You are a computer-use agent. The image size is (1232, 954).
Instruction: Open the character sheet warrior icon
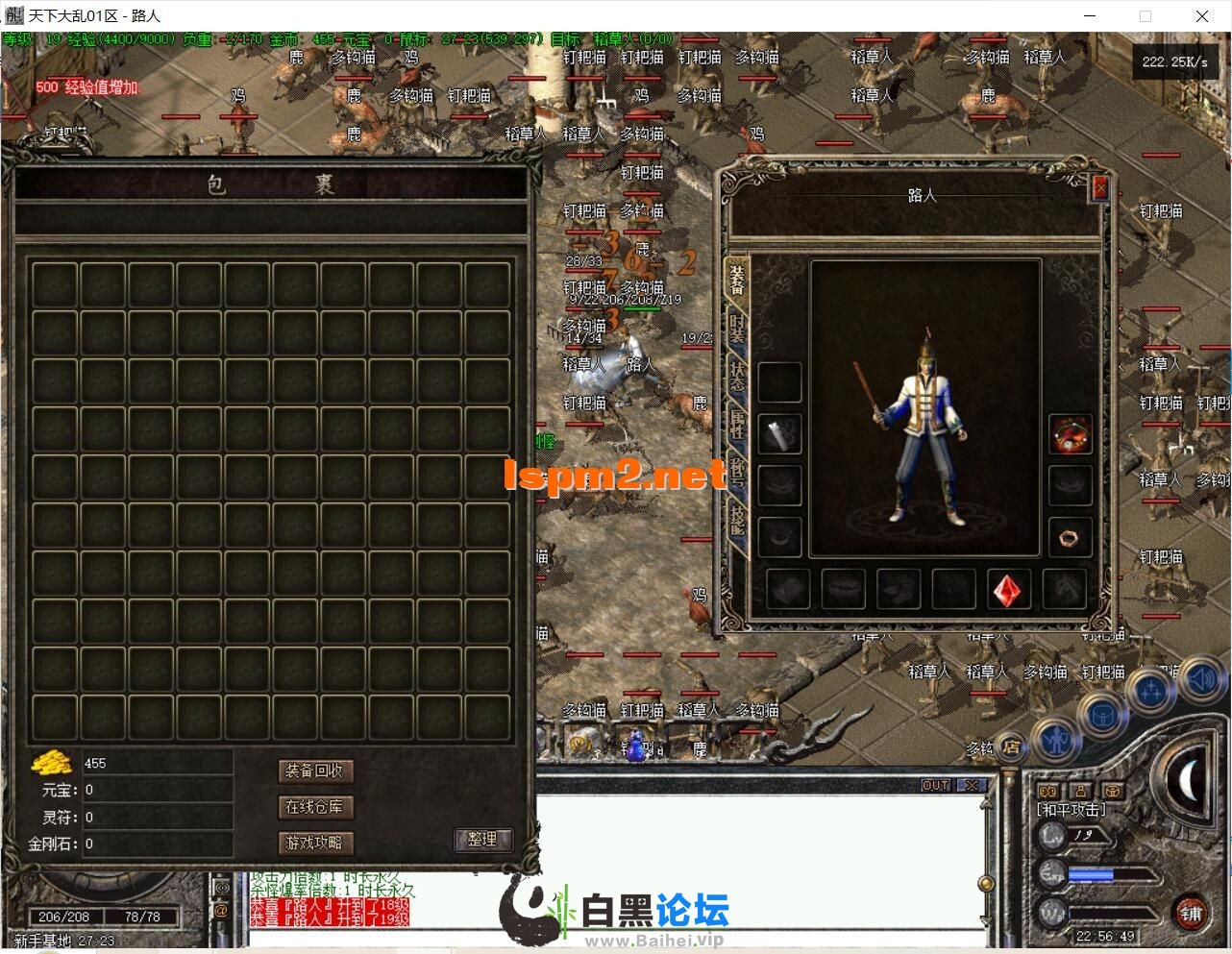[1057, 741]
